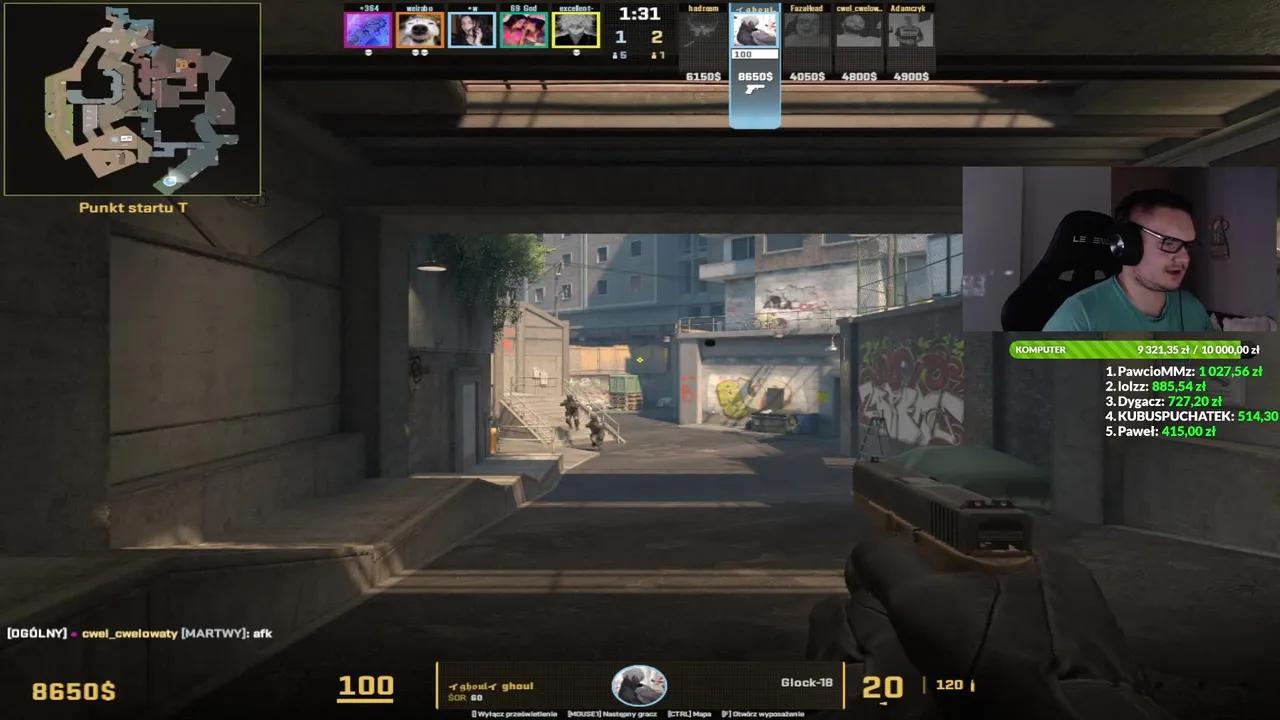This screenshot has height=720, width=1280.
Task: Select the KOMPUTER donation goal tab
Action: click(x=1041, y=350)
